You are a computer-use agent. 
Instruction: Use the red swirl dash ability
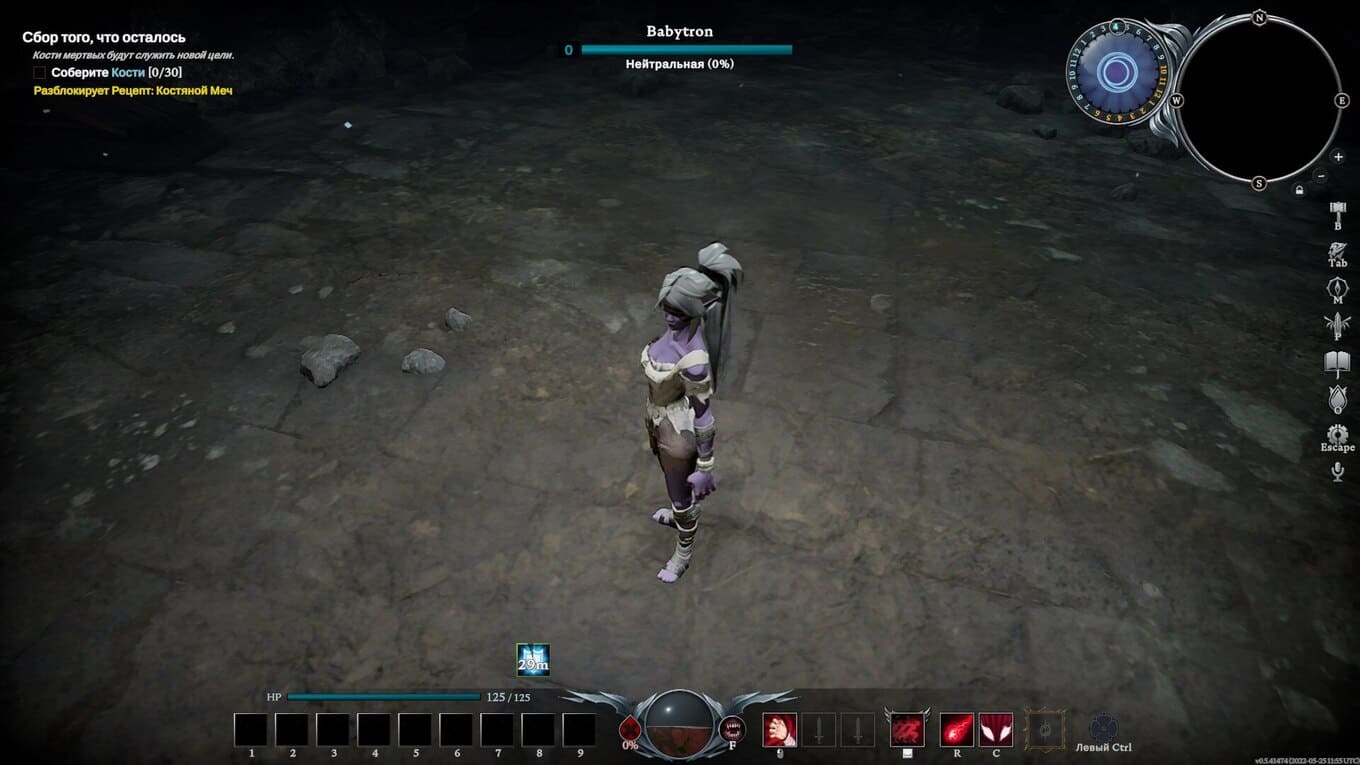click(908, 729)
